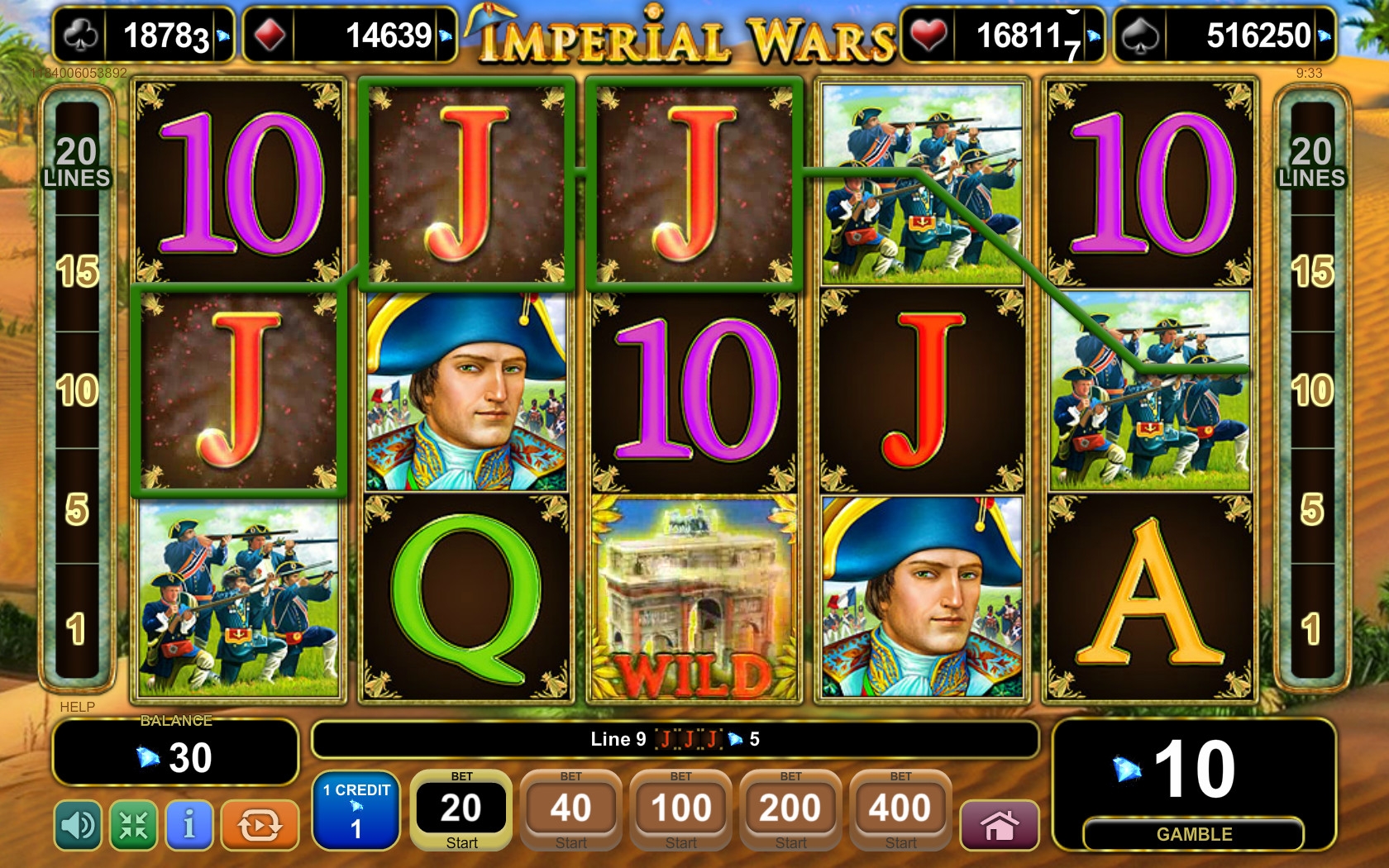
Task: Select 15 lines on the left selector
Action: [x=77, y=272]
